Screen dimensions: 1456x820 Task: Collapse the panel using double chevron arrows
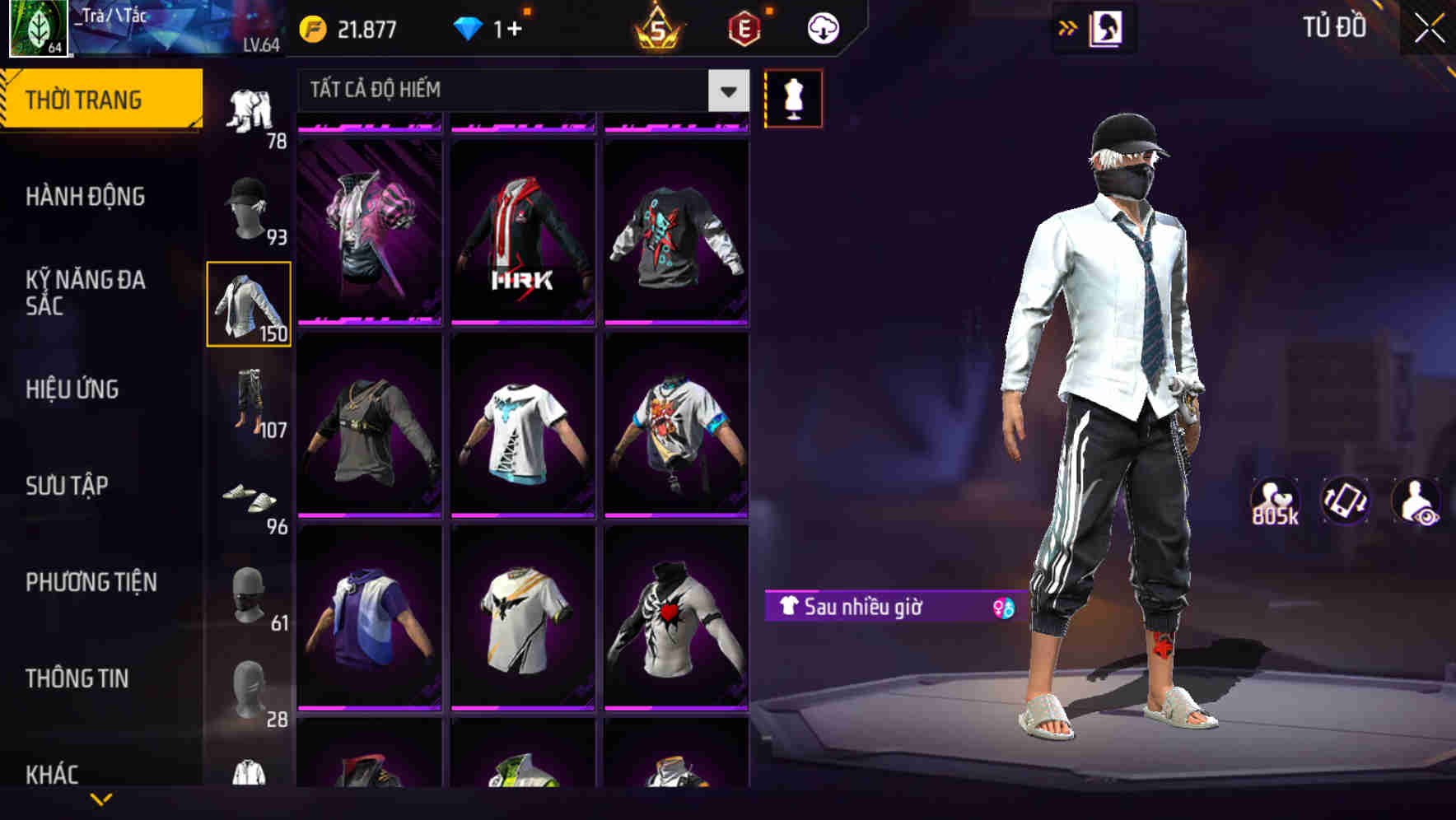point(1066,27)
